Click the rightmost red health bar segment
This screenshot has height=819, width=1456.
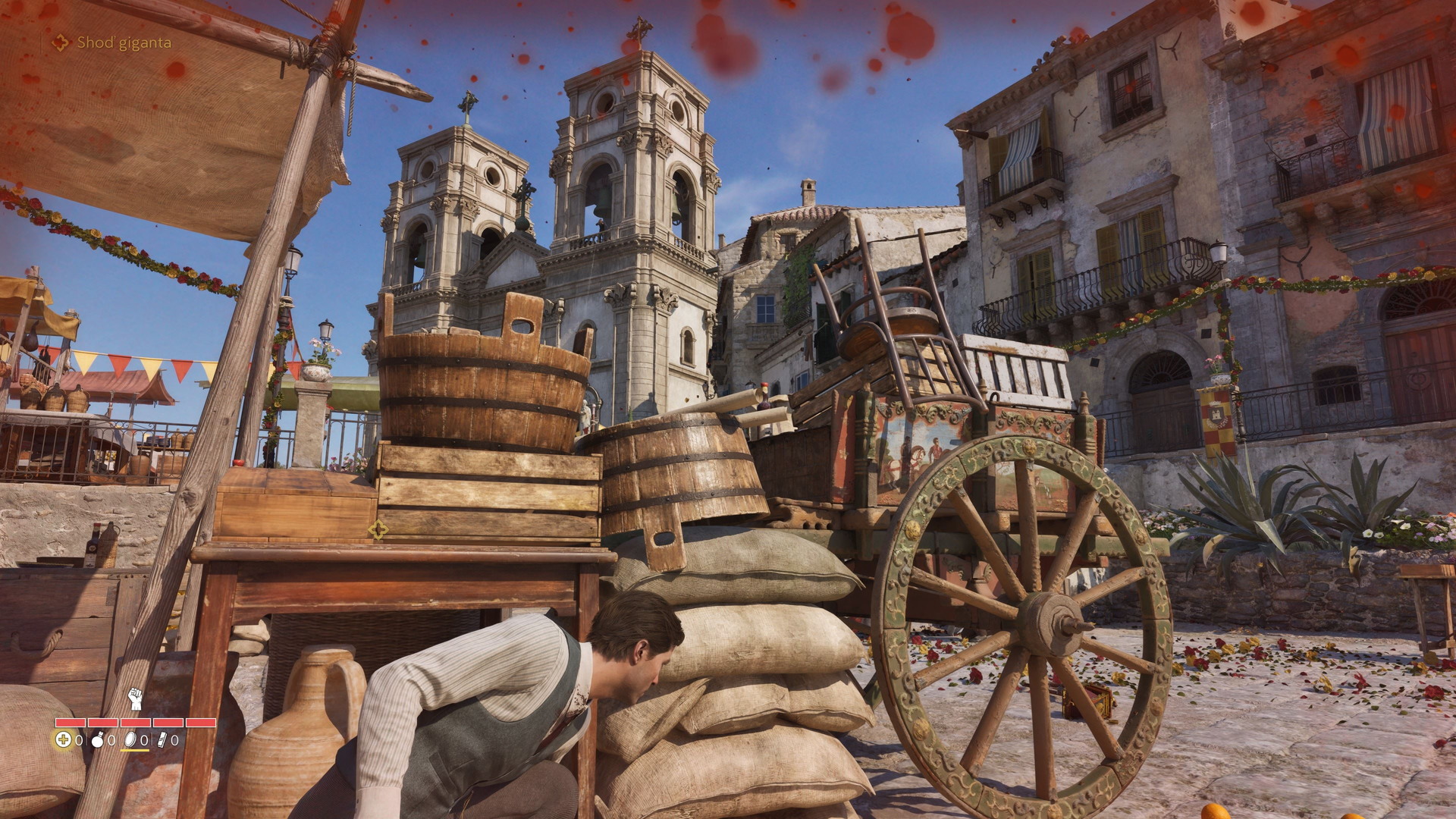201,723
